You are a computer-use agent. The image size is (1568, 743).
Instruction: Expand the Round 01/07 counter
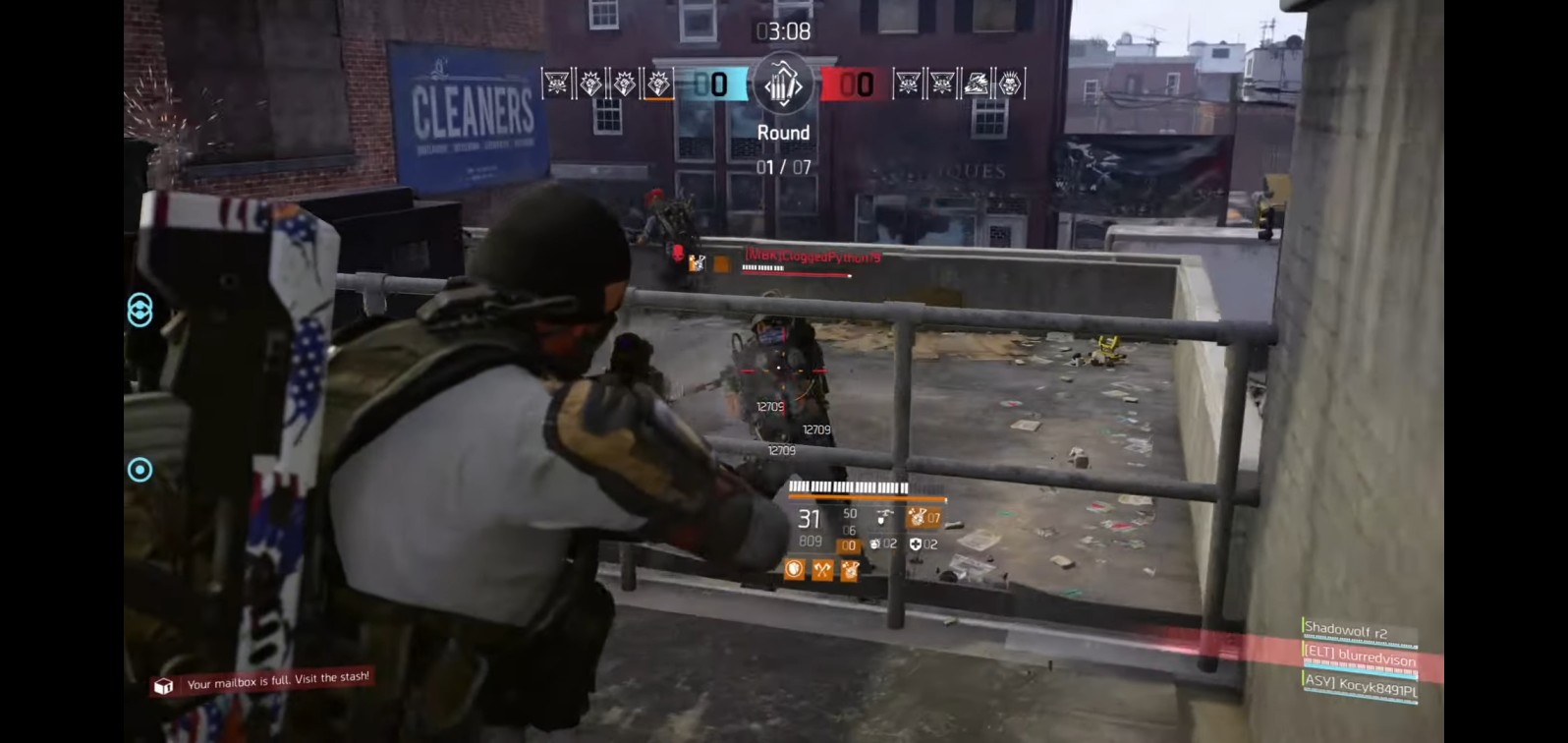[782, 147]
